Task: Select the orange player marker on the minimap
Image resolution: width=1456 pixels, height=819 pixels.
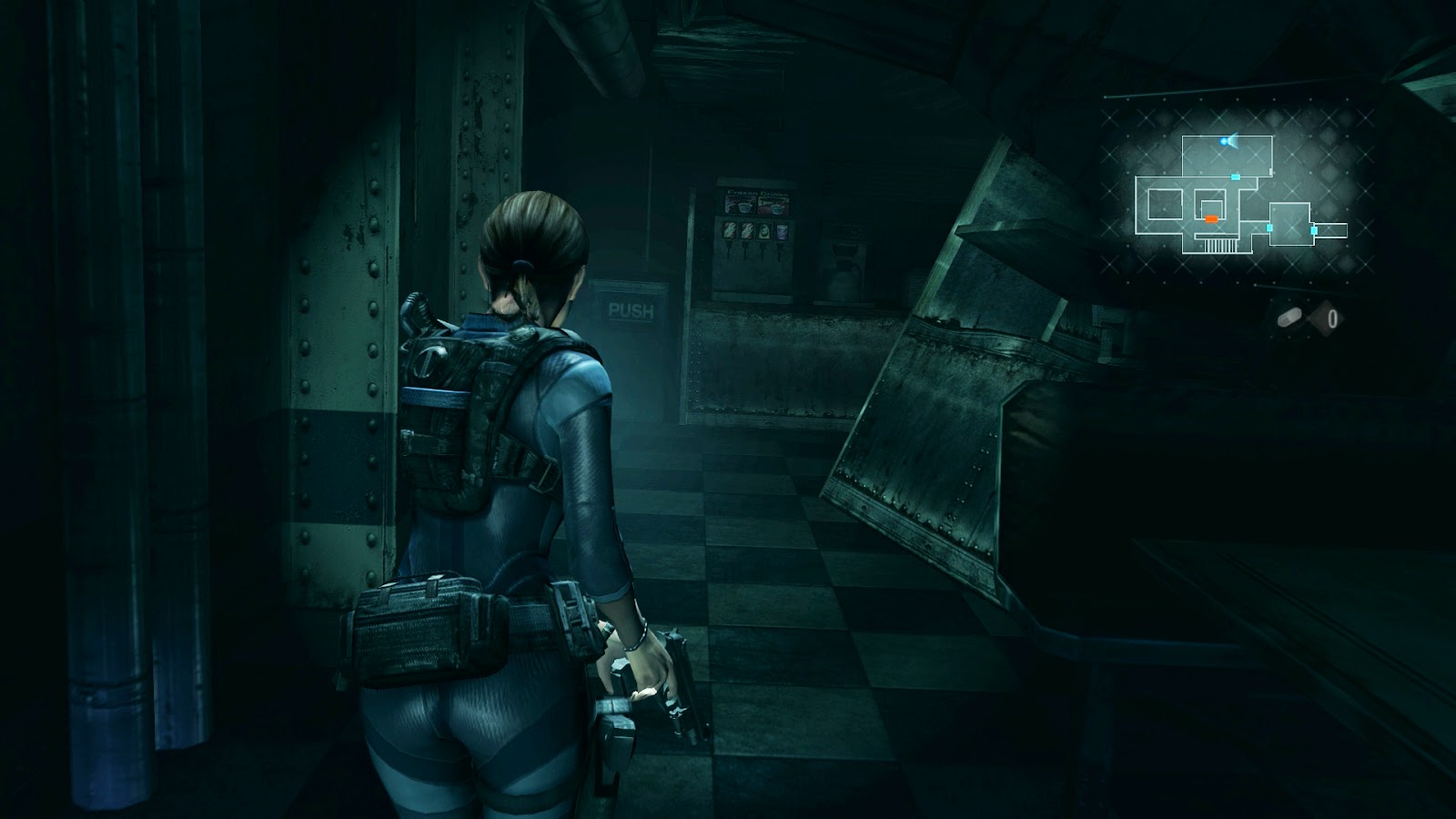Action: 1210,218
